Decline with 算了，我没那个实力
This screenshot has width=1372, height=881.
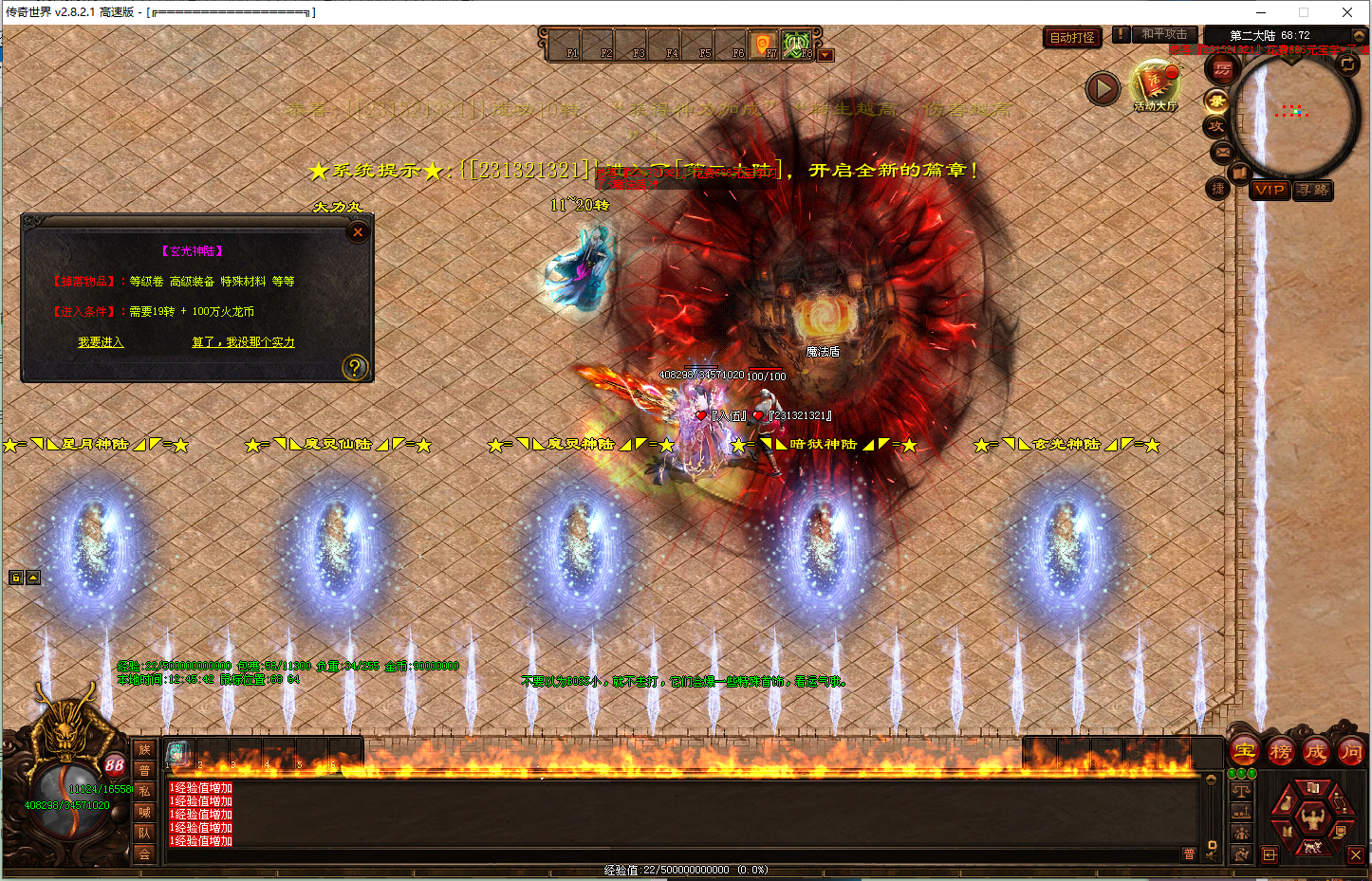point(243,342)
